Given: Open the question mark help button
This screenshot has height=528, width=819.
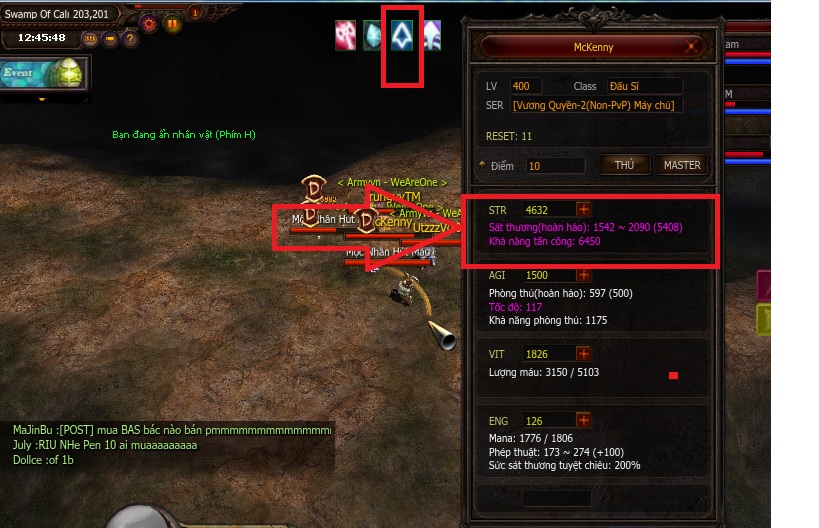Looking at the screenshot, I should (129, 39).
